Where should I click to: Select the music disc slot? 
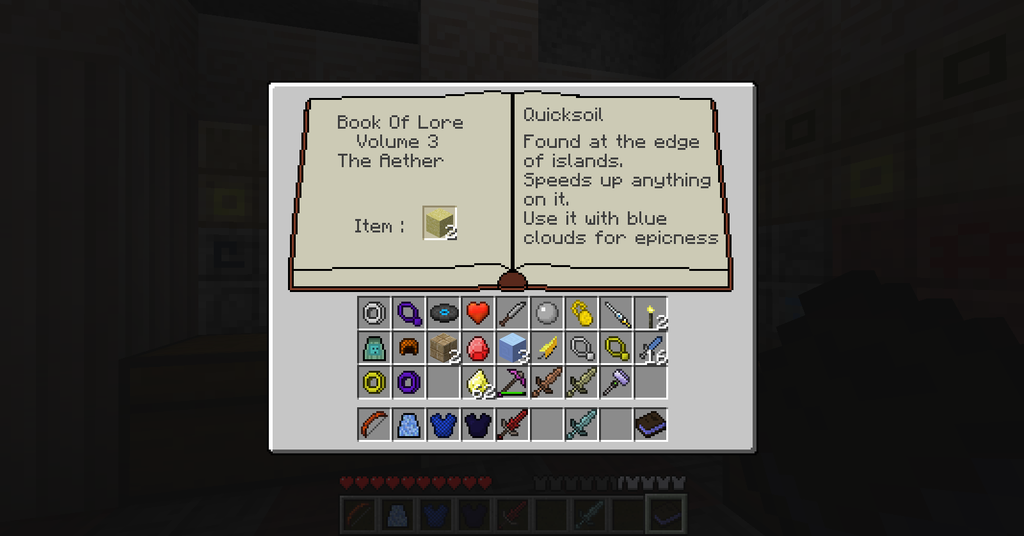coord(443,313)
